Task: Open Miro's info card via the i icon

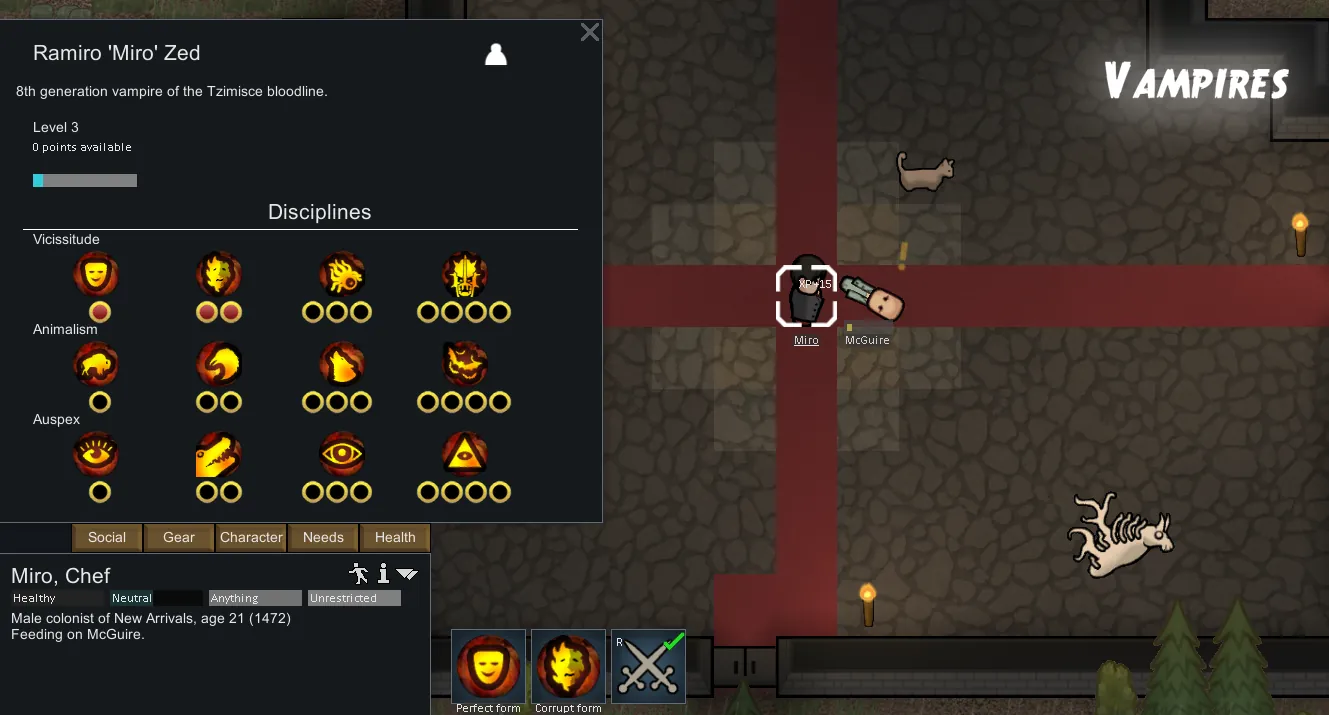Action: click(383, 574)
